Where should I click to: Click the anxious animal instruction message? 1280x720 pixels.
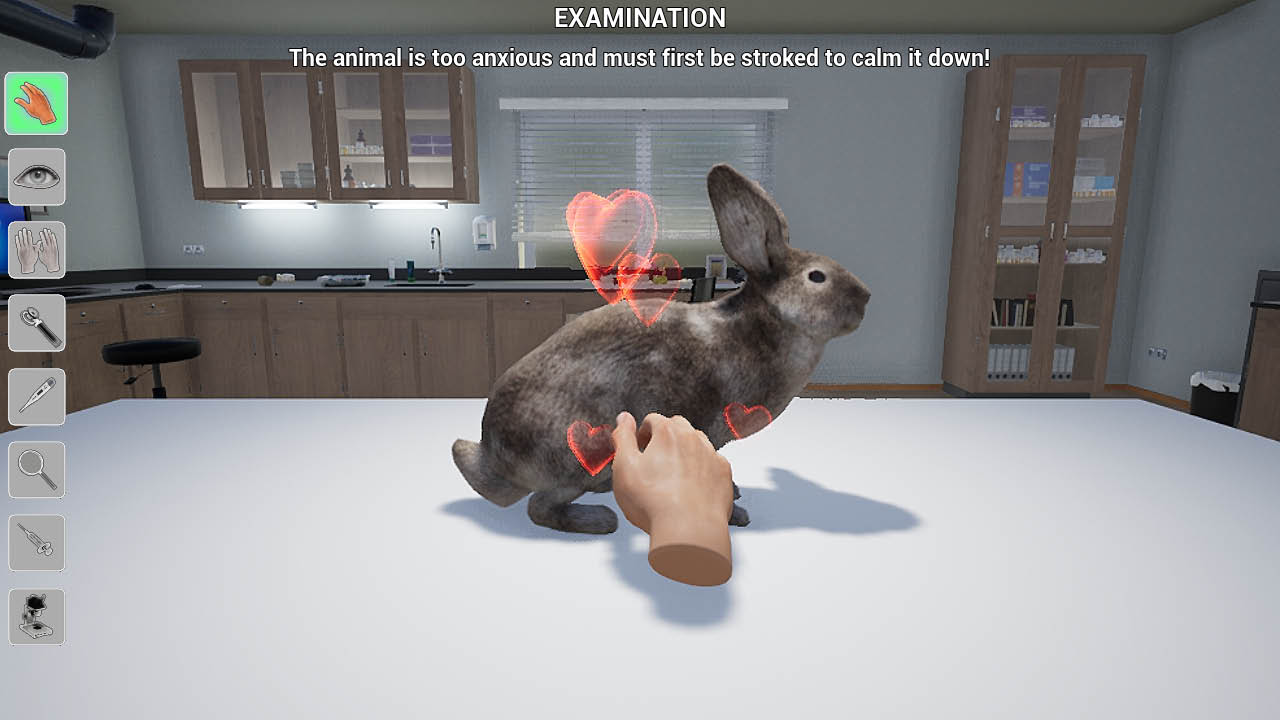point(639,58)
